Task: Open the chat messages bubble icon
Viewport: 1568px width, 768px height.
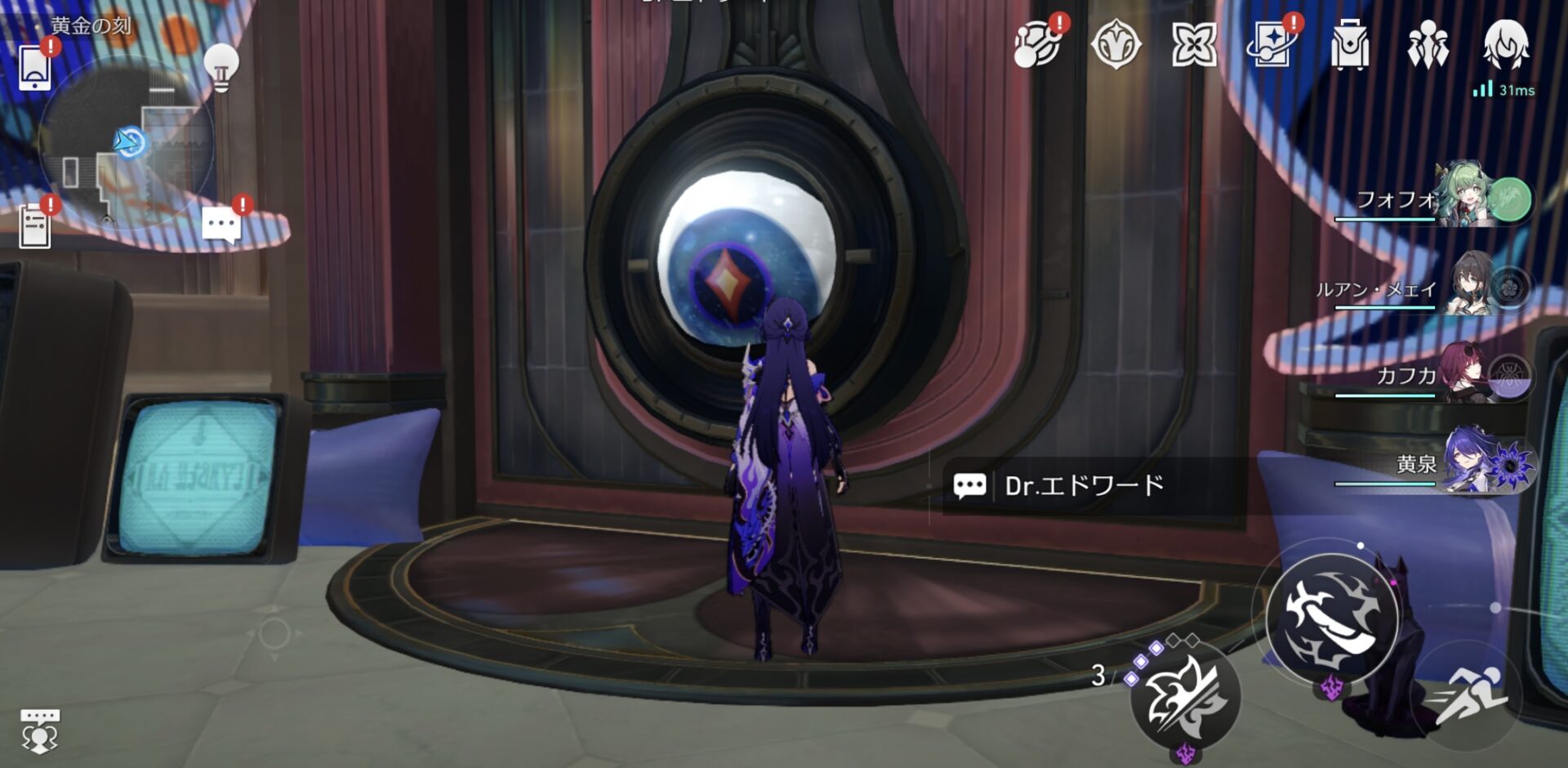Action: coord(221,224)
